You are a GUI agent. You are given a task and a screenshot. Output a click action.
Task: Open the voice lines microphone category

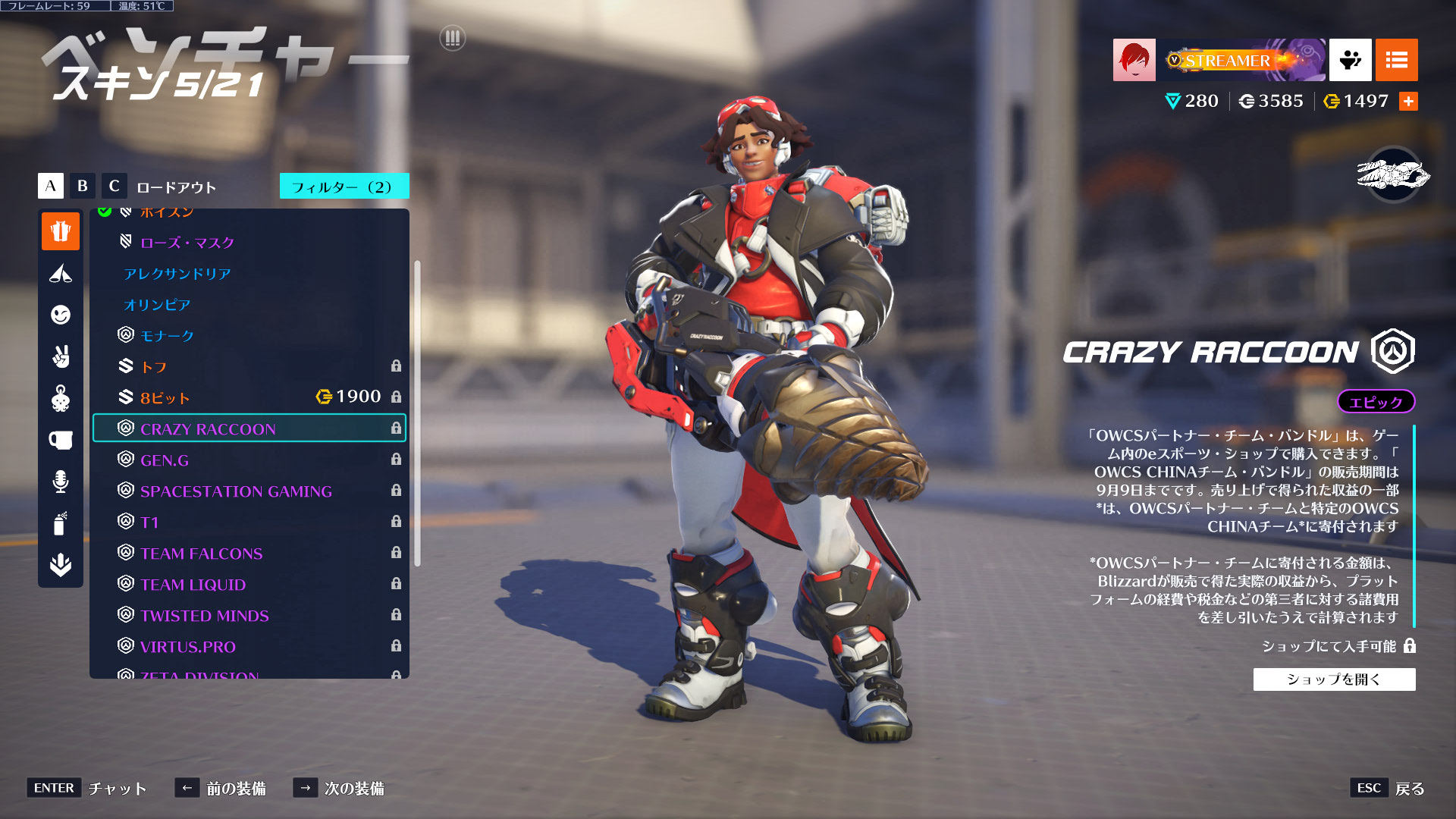click(61, 482)
